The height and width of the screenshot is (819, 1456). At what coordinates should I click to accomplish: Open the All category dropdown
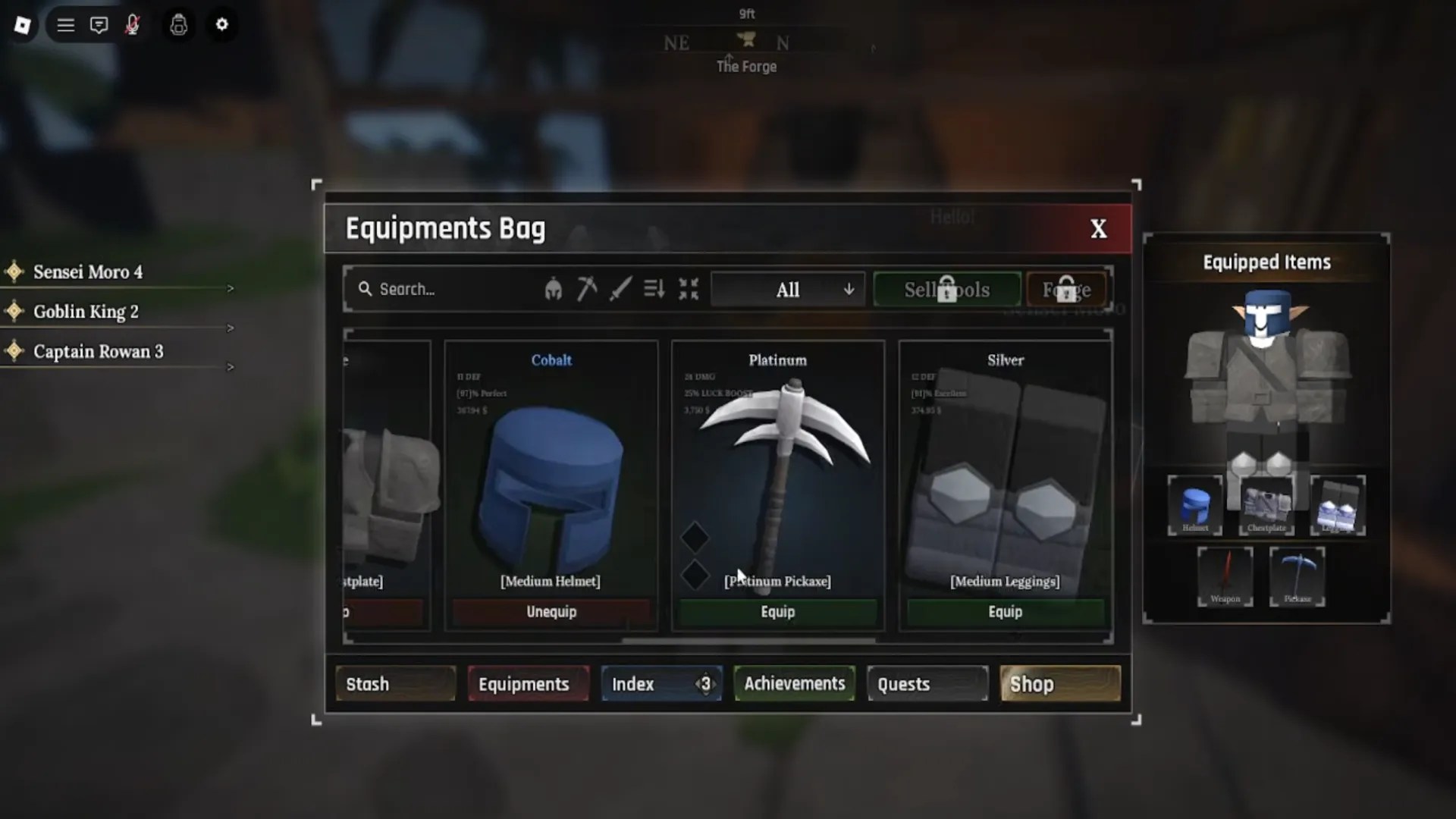(x=788, y=289)
